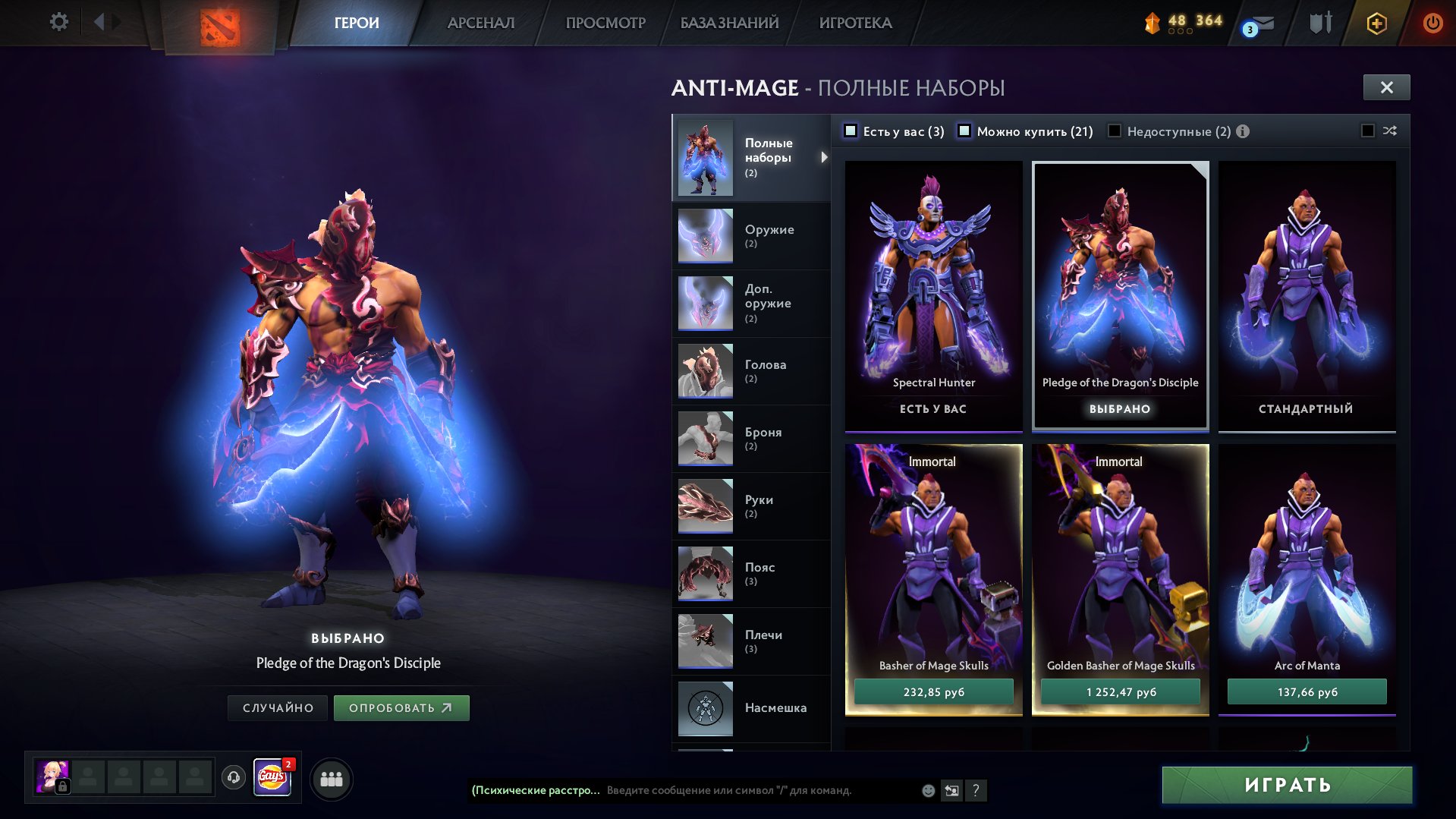1456x819 pixels.
Task: Try the set with Опробовать button
Action: [401, 708]
